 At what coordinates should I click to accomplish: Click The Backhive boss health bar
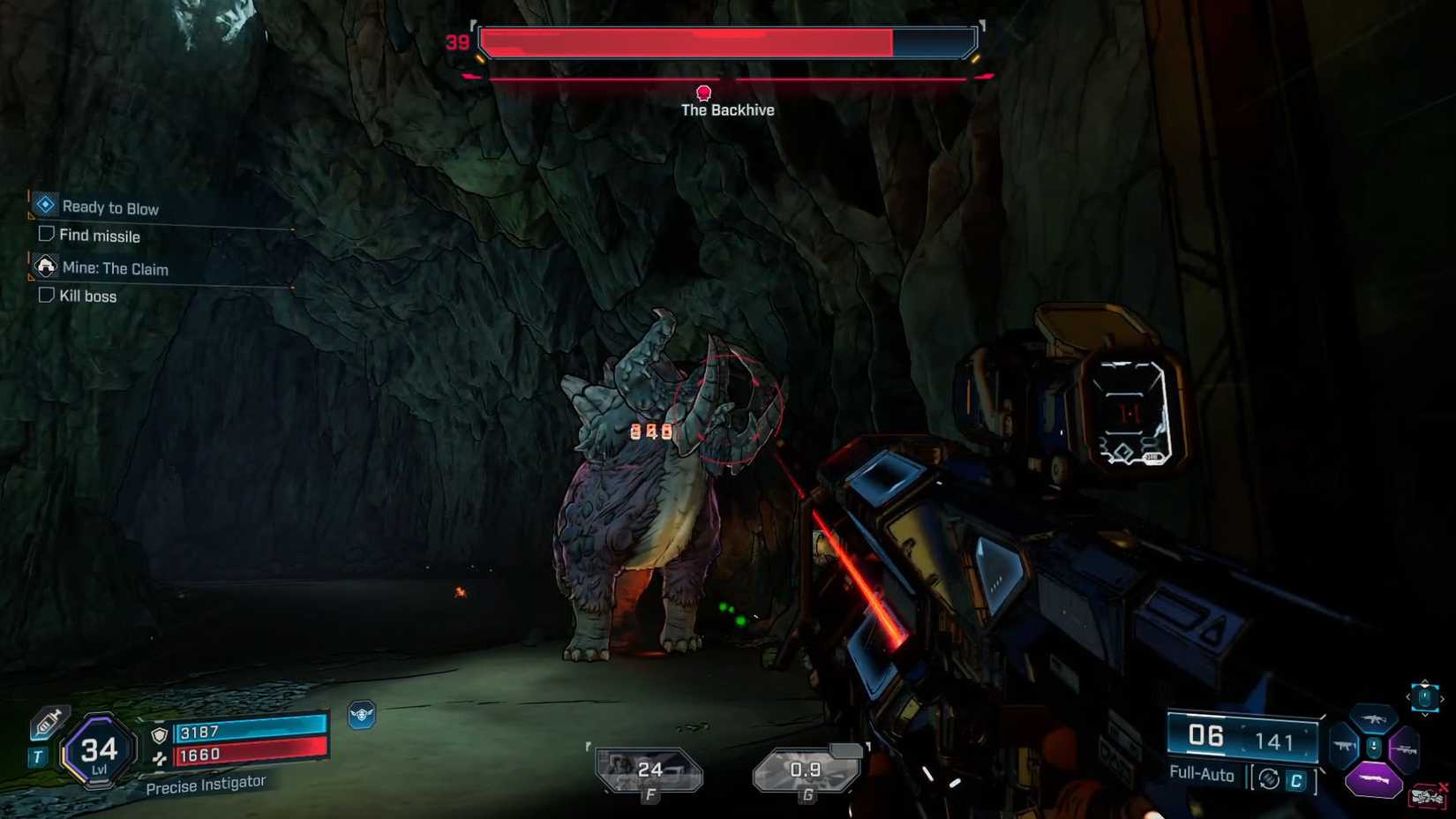(727, 40)
